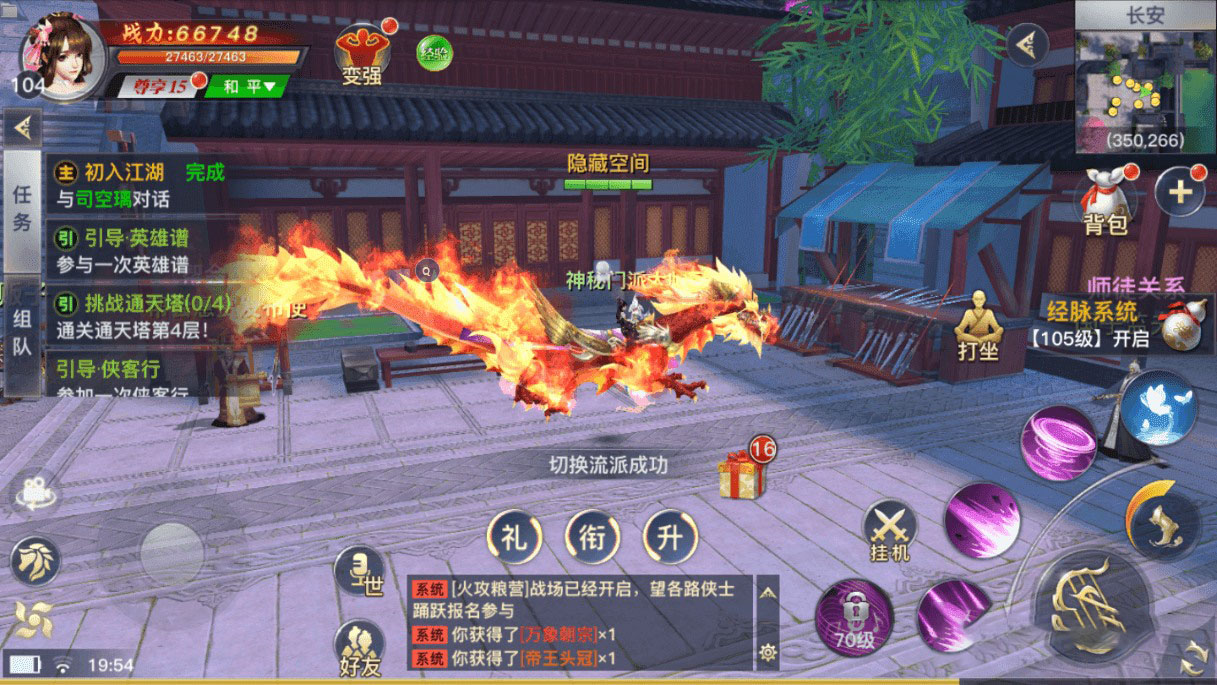Tap the green 经验 experience icon
Image resolution: width=1217 pixels, height=685 pixels.
tap(434, 53)
